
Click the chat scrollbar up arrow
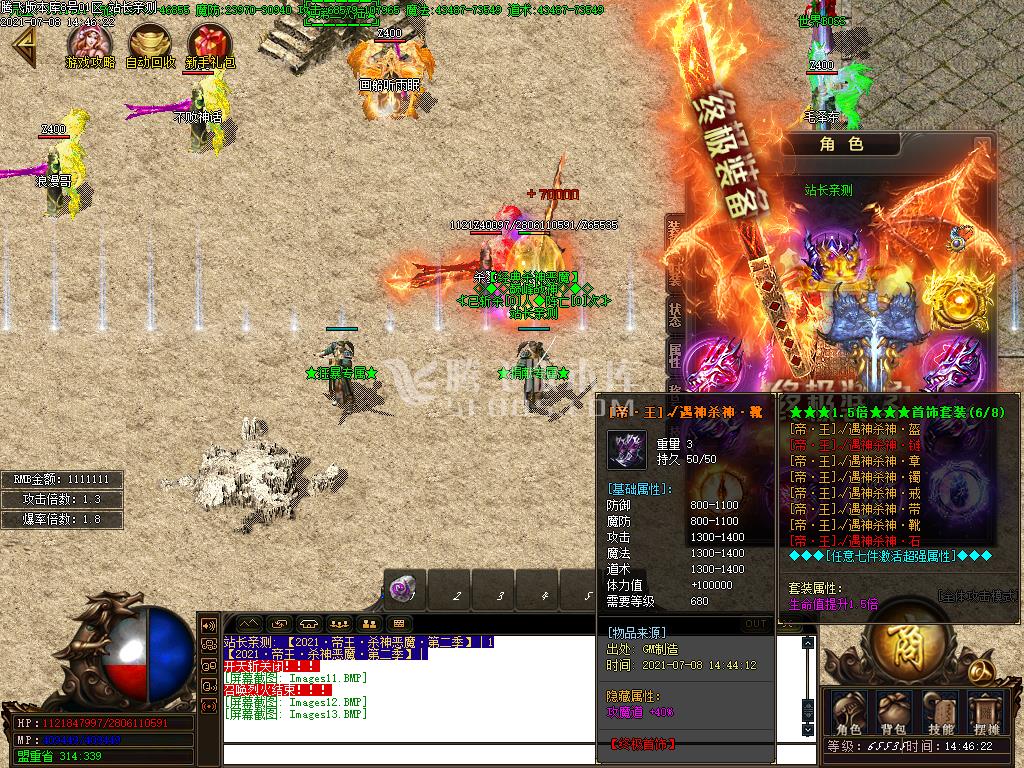coord(809,644)
